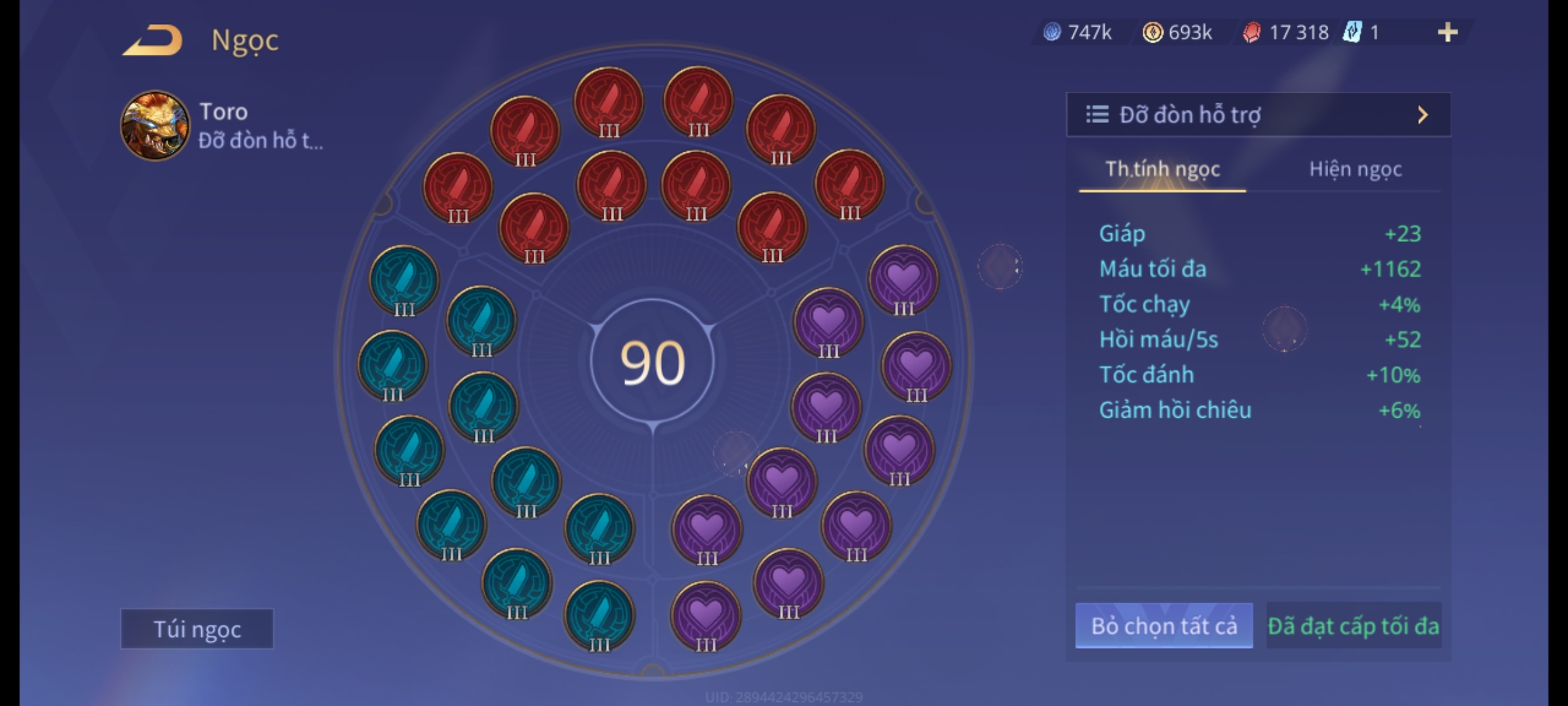Tap the Đã đạt cấp tối đa button
Image resolution: width=1568 pixels, height=706 pixels.
click(1353, 626)
